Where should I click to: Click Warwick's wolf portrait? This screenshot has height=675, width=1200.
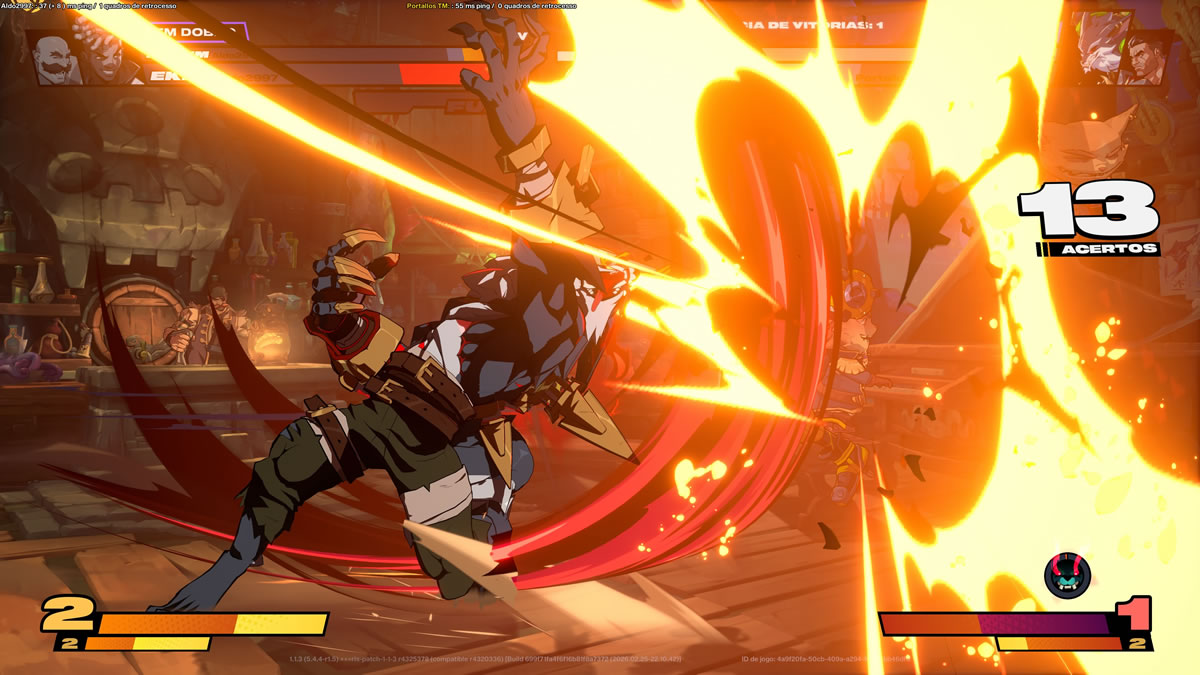click(x=1100, y=45)
